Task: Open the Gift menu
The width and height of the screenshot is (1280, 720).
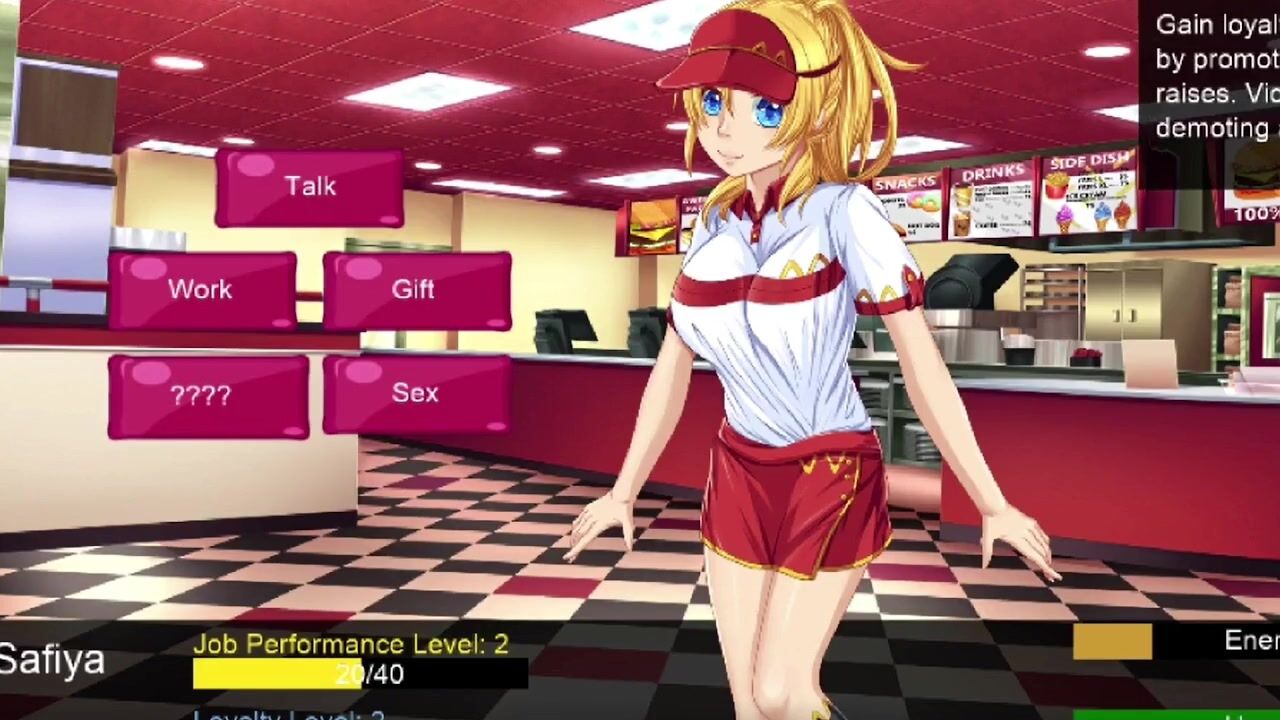Action: (x=416, y=290)
